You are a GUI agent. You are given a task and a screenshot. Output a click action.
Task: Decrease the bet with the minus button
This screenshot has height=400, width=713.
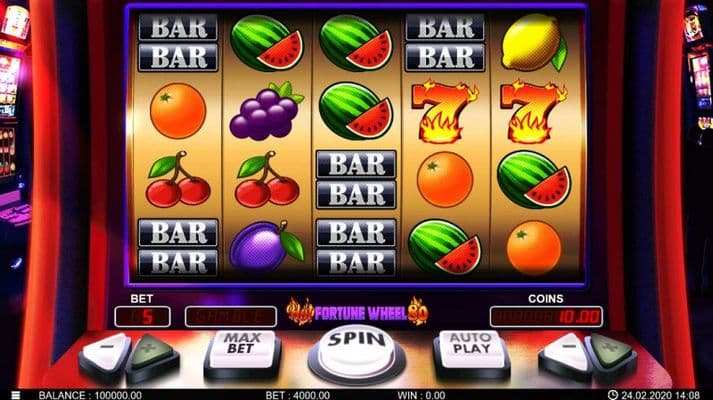[x=108, y=350]
